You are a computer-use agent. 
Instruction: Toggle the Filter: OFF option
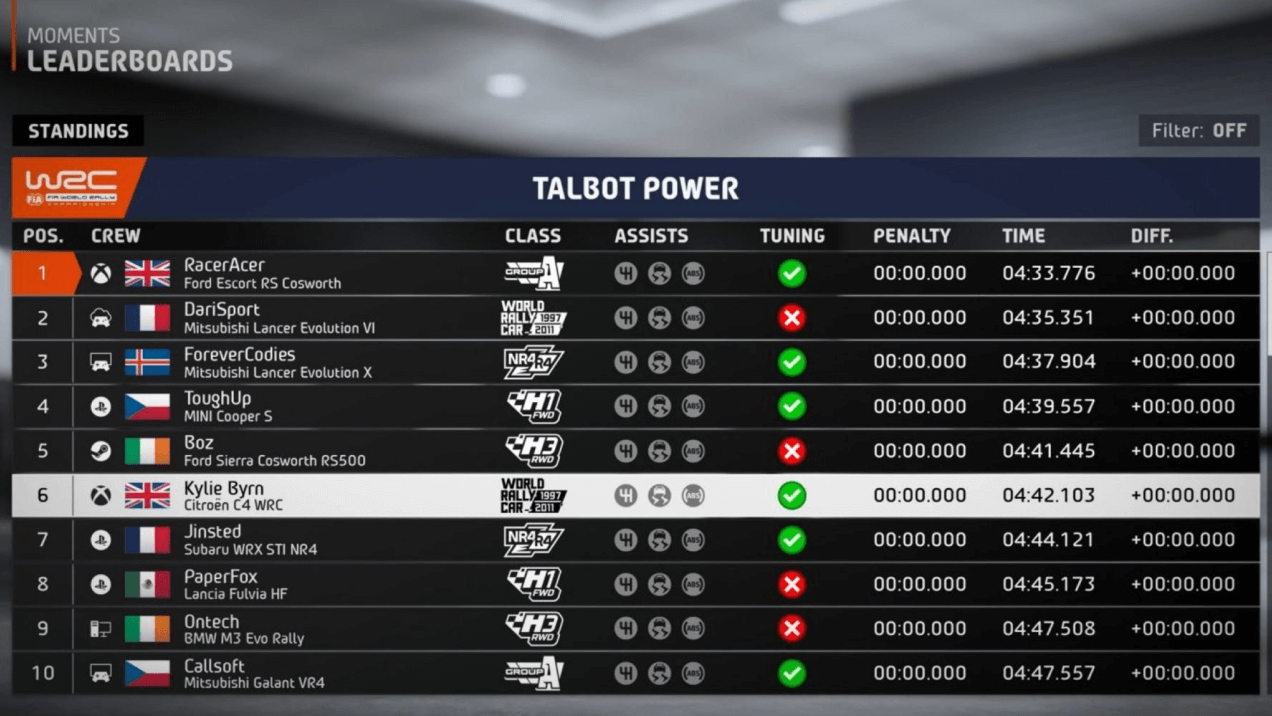[x=1199, y=131]
